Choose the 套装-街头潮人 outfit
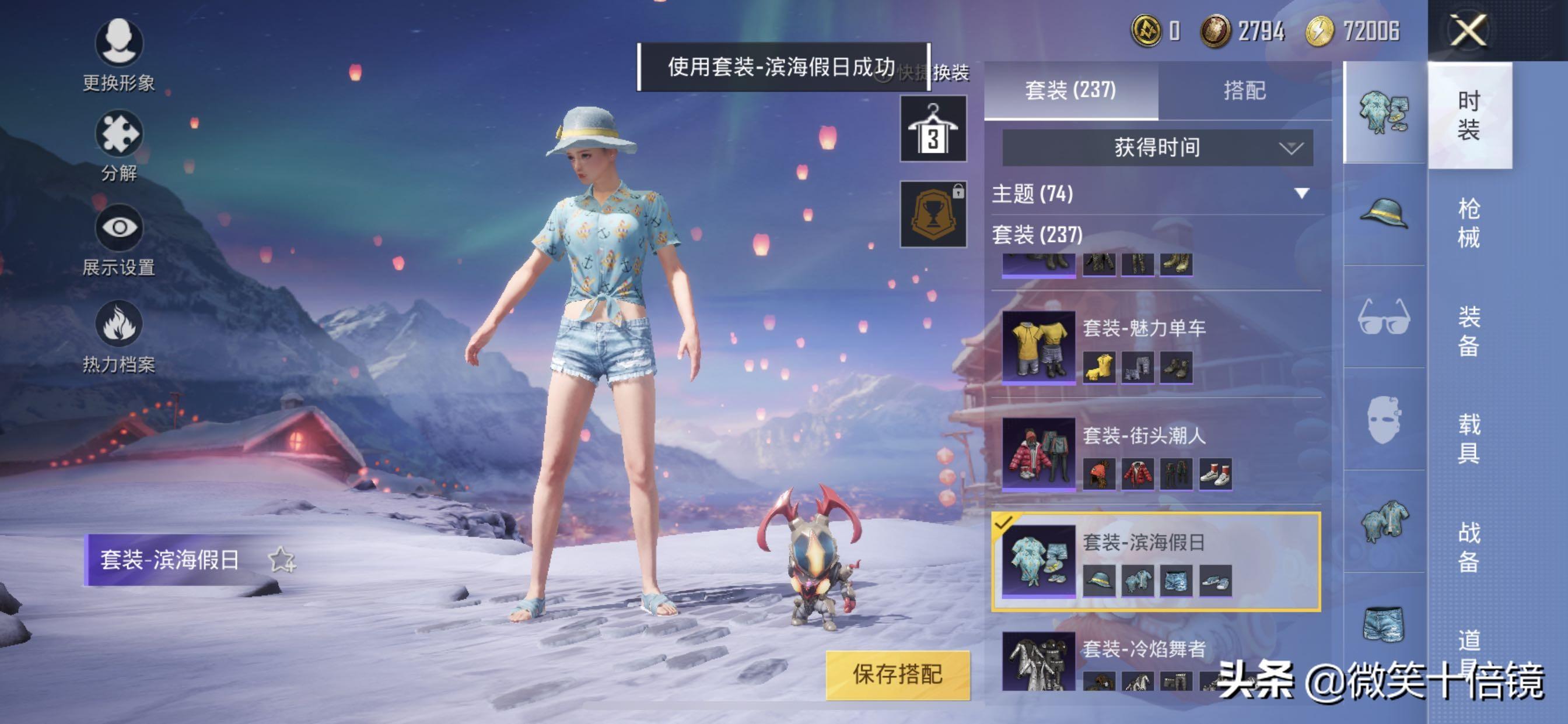The height and width of the screenshot is (724, 1568). coord(1157,454)
